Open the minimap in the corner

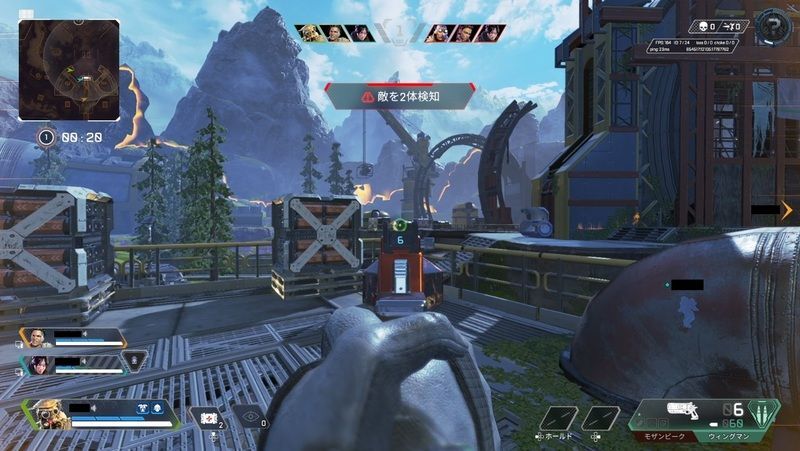click(x=69, y=70)
